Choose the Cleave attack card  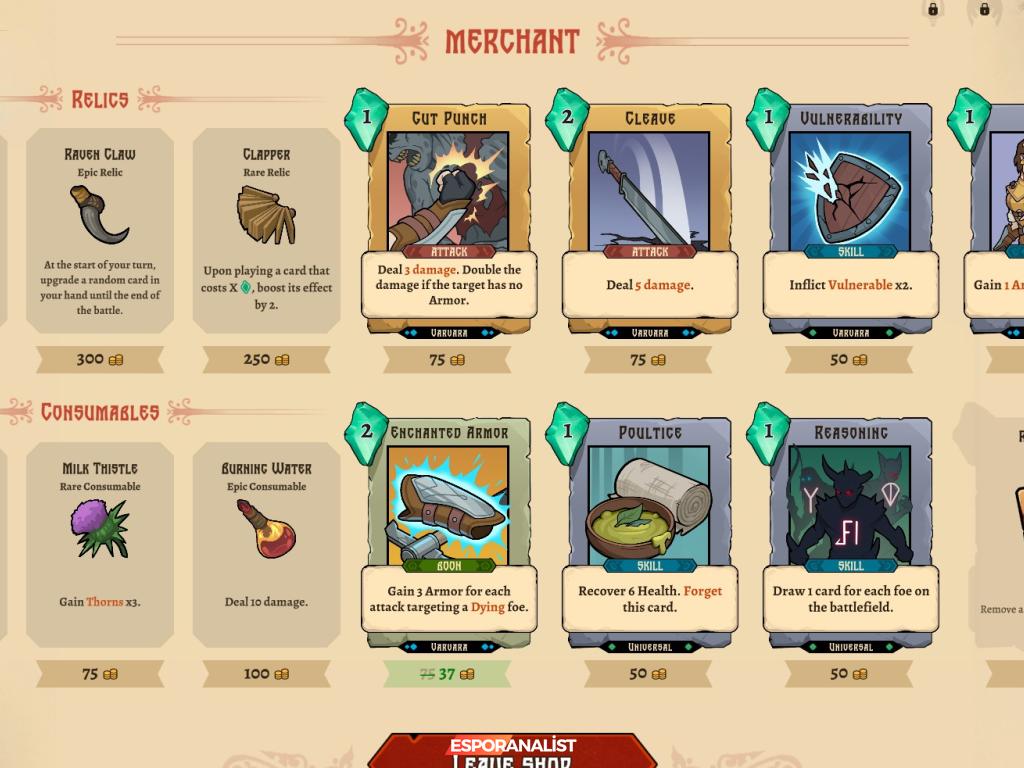(649, 220)
